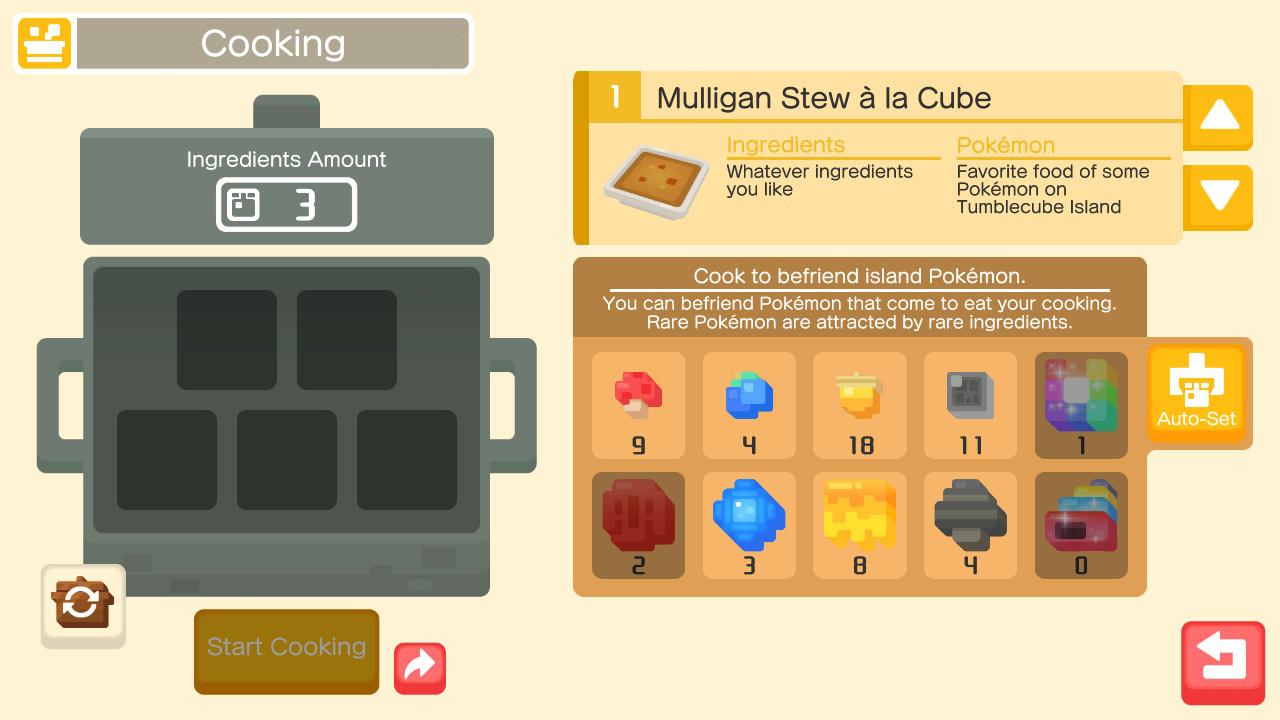Select the Tiny Mushroom ingredient
Image resolution: width=1280 pixels, height=720 pixels.
point(638,405)
